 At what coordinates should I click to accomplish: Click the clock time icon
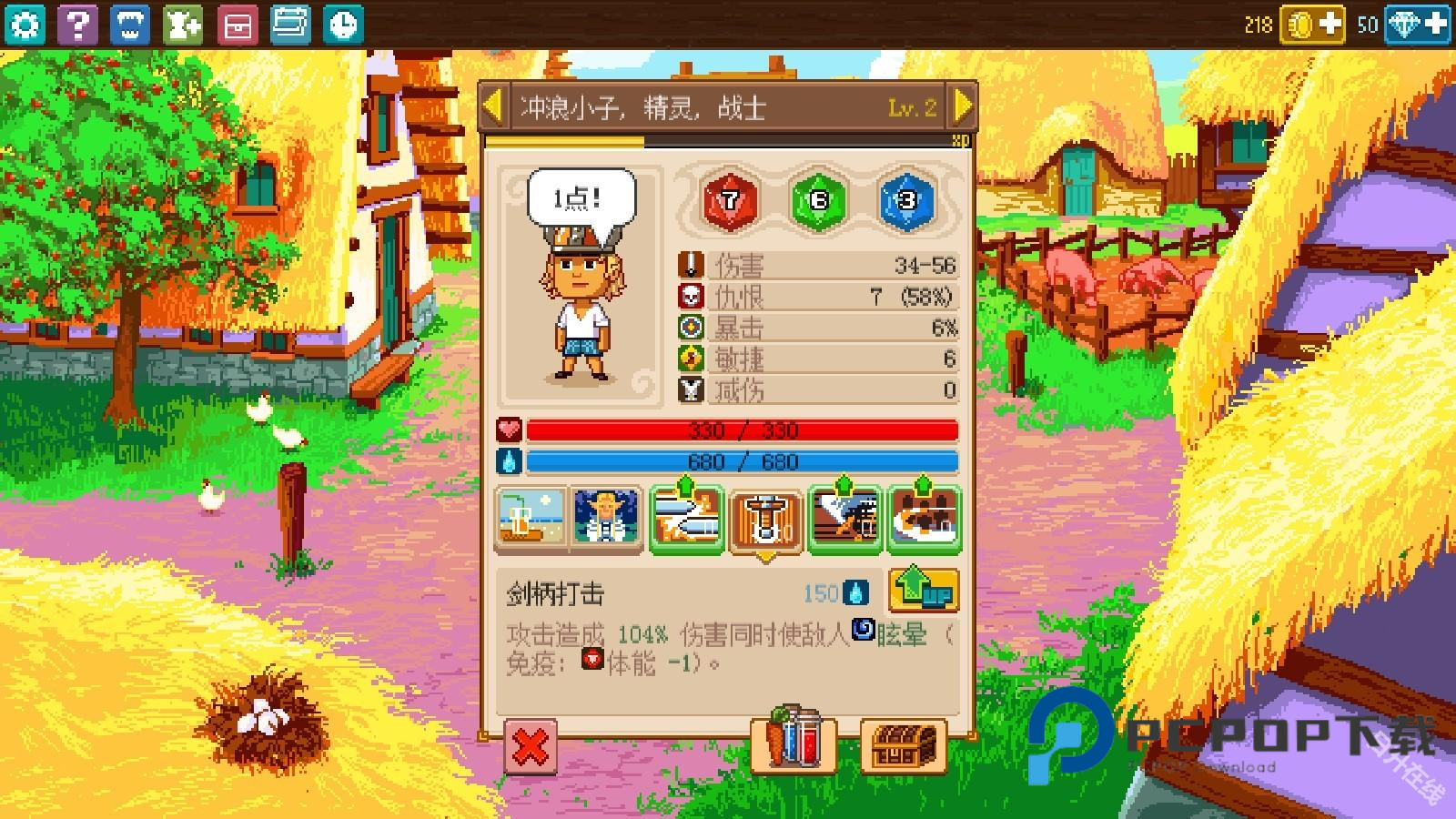pos(343,25)
